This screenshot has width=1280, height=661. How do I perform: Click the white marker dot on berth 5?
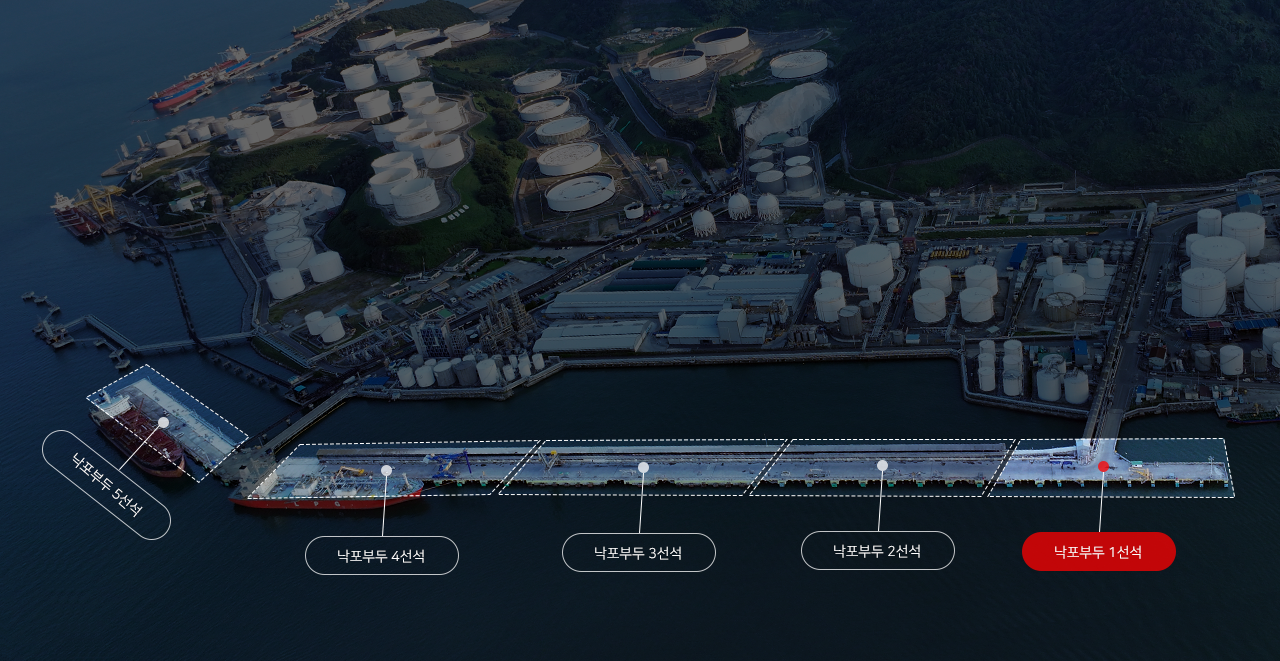click(163, 422)
